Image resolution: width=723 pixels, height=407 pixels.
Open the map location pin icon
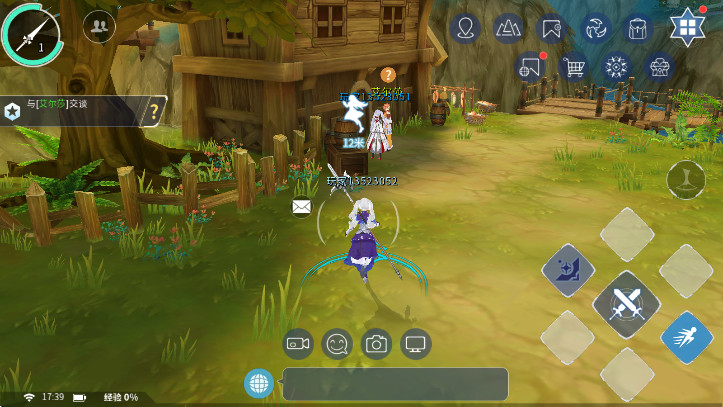[465, 28]
